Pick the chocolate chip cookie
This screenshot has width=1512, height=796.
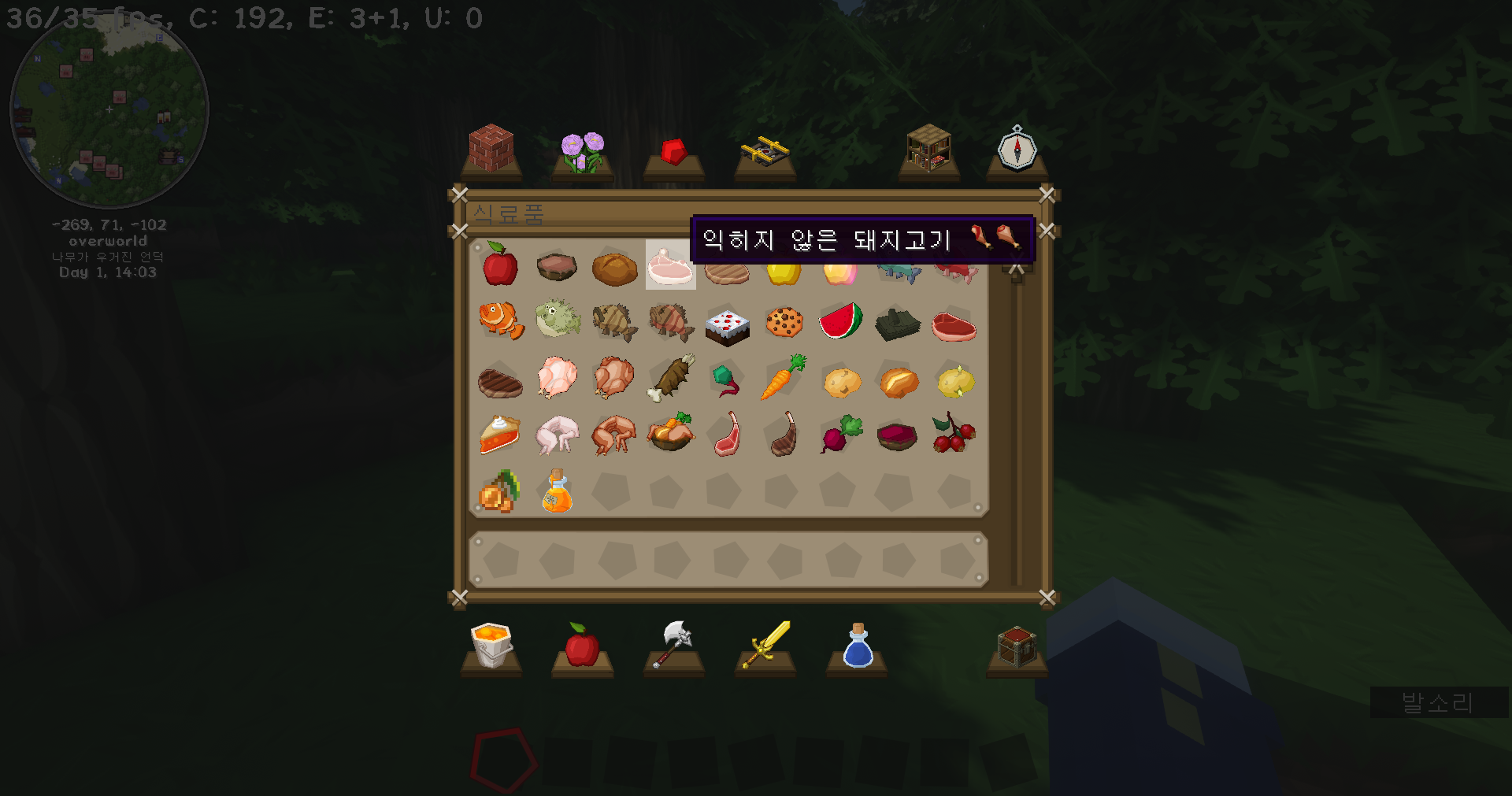click(x=784, y=322)
